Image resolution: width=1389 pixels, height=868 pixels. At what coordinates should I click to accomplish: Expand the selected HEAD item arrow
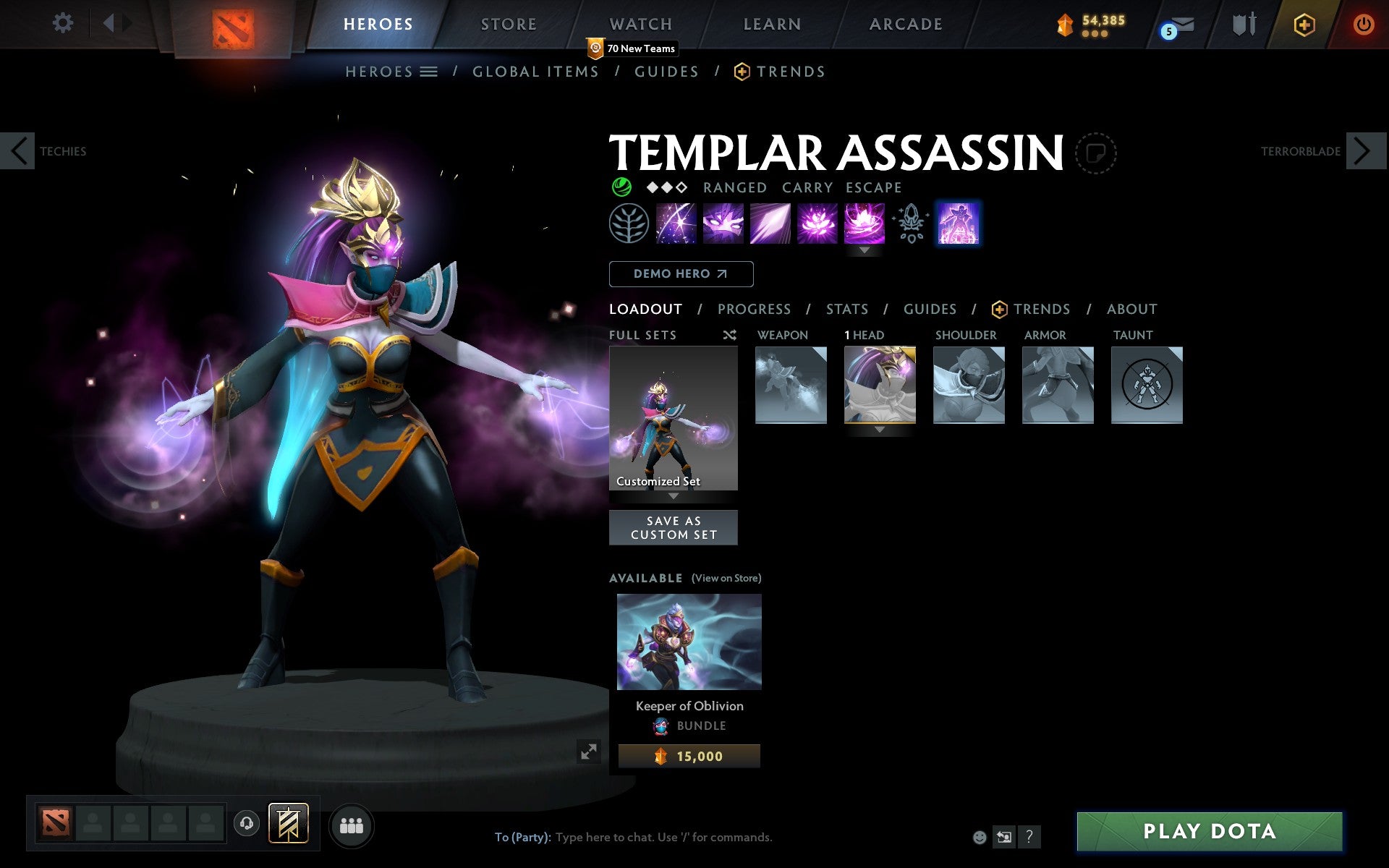coord(880,428)
